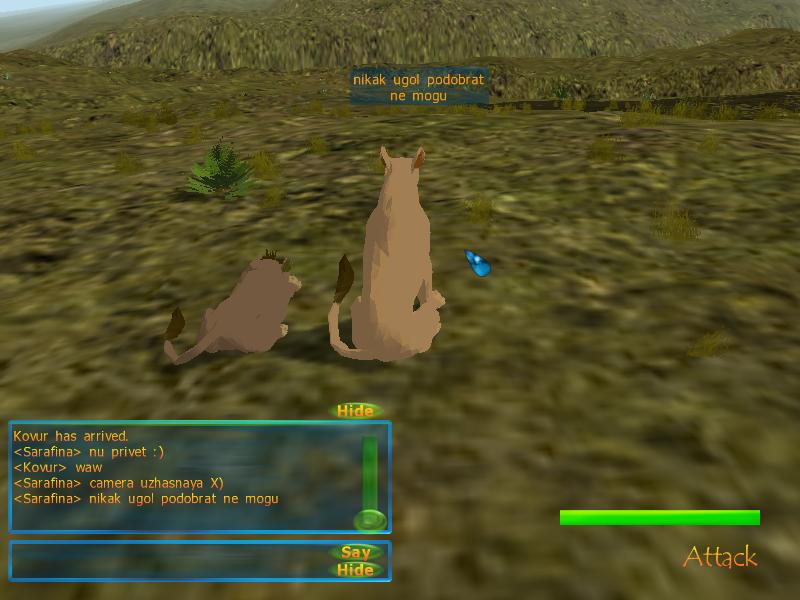Click the chat message input field
This screenshot has height=600, width=800.
pyautogui.click(x=170, y=560)
